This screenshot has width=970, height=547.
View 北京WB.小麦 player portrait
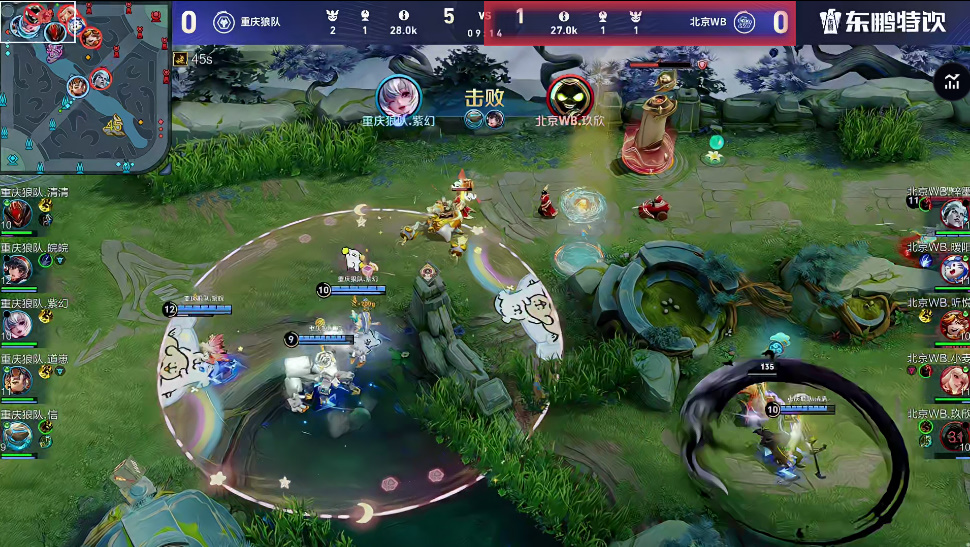[954, 379]
